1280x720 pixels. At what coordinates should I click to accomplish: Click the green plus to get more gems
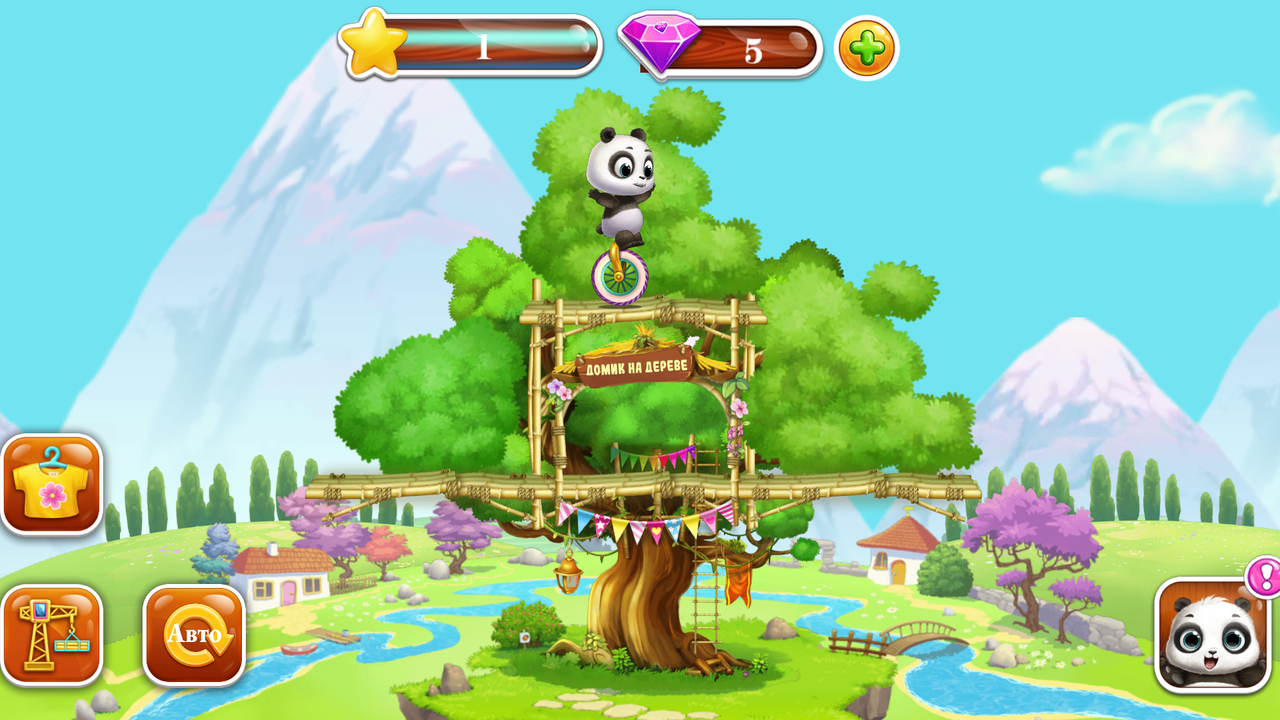pyautogui.click(x=867, y=47)
